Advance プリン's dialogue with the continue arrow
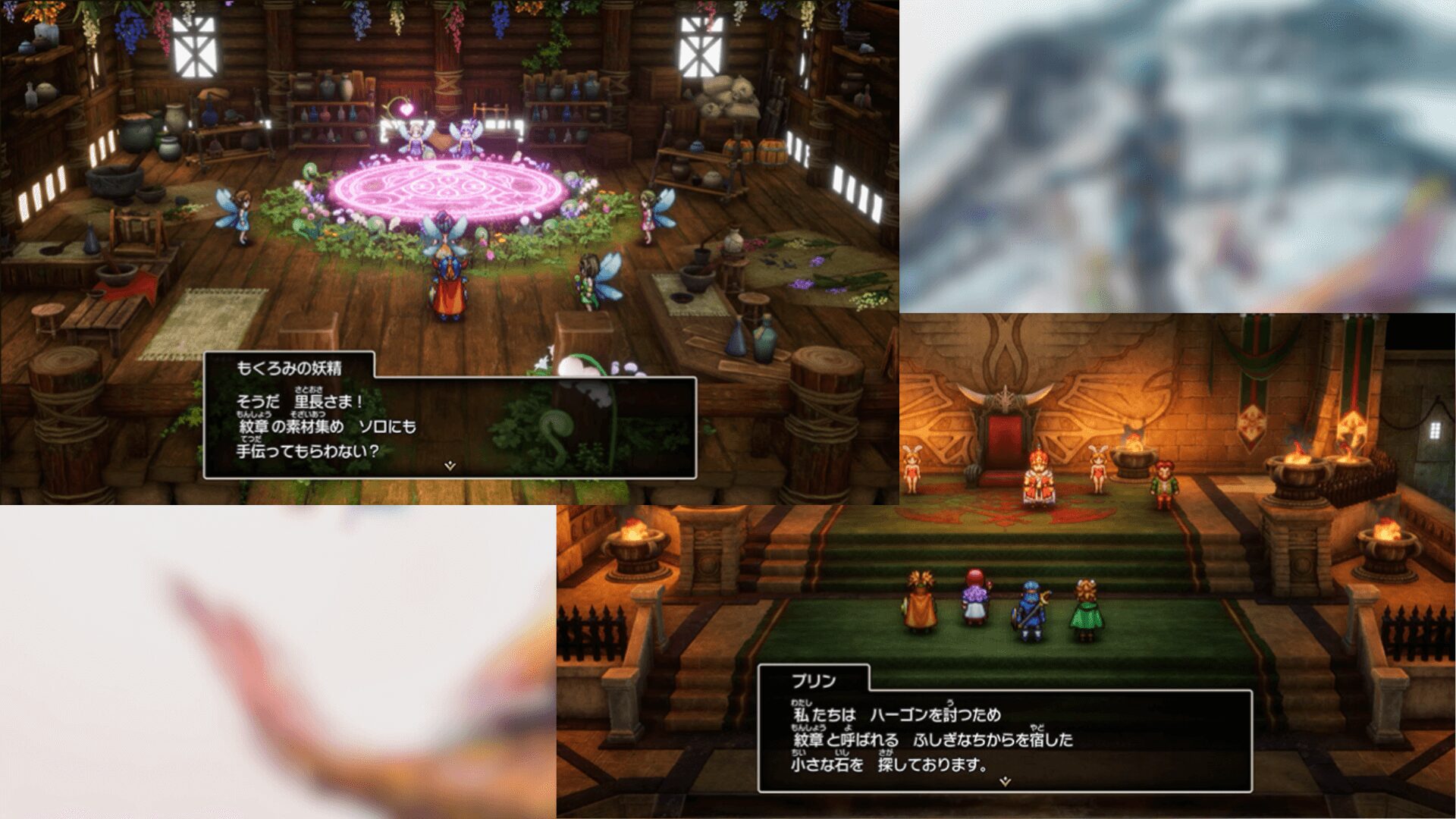Image resolution: width=1456 pixels, height=819 pixels. pyautogui.click(x=1005, y=781)
